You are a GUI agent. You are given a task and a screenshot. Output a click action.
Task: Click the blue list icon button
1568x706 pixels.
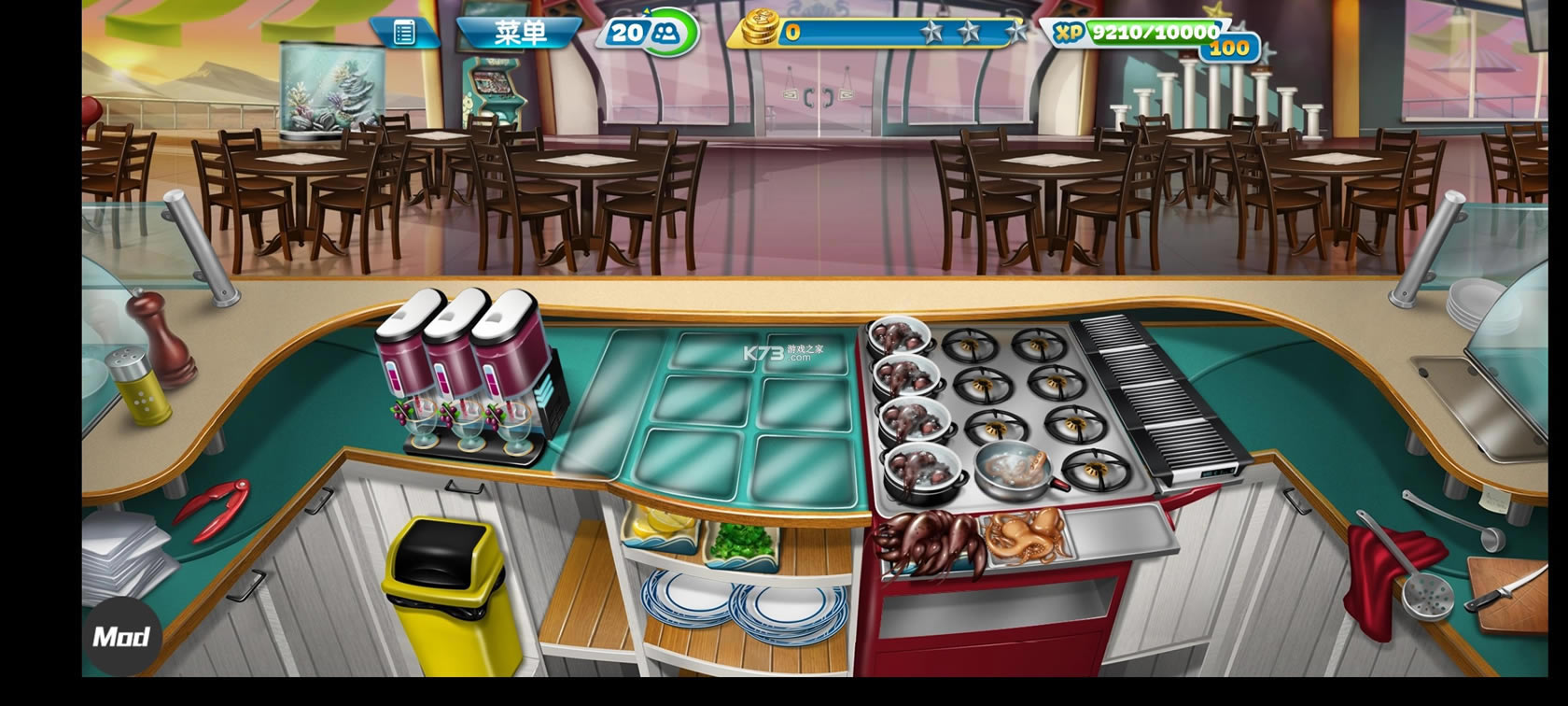click(x=404, y=34)
